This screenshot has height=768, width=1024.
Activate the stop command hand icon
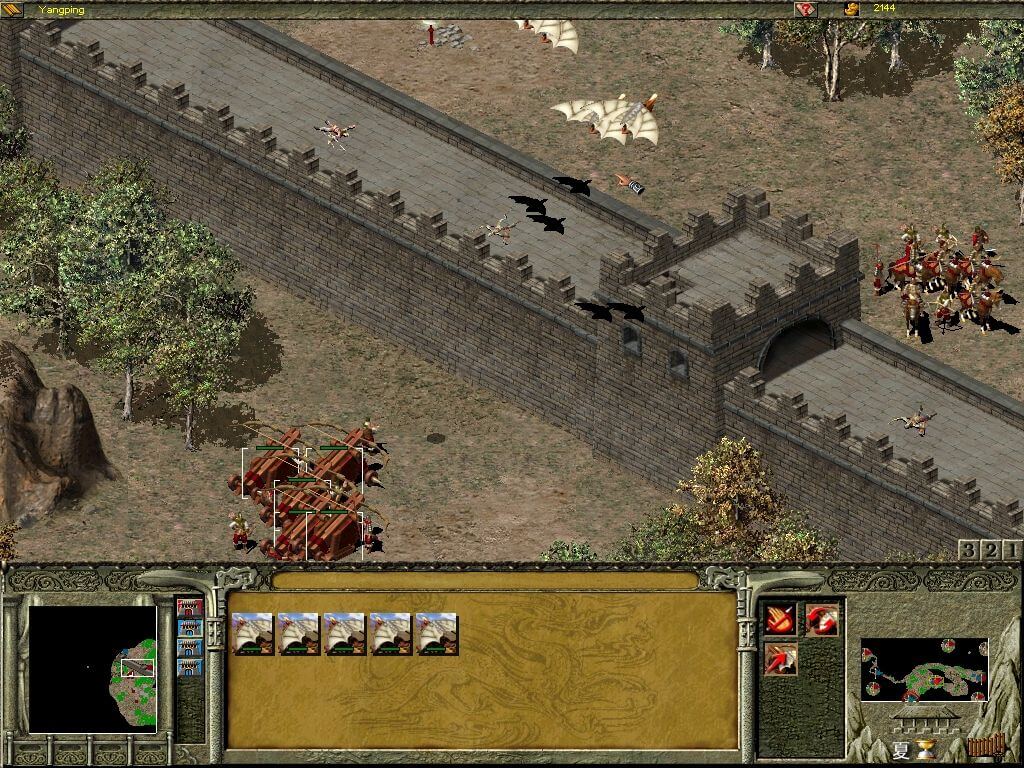pos(781,619)
